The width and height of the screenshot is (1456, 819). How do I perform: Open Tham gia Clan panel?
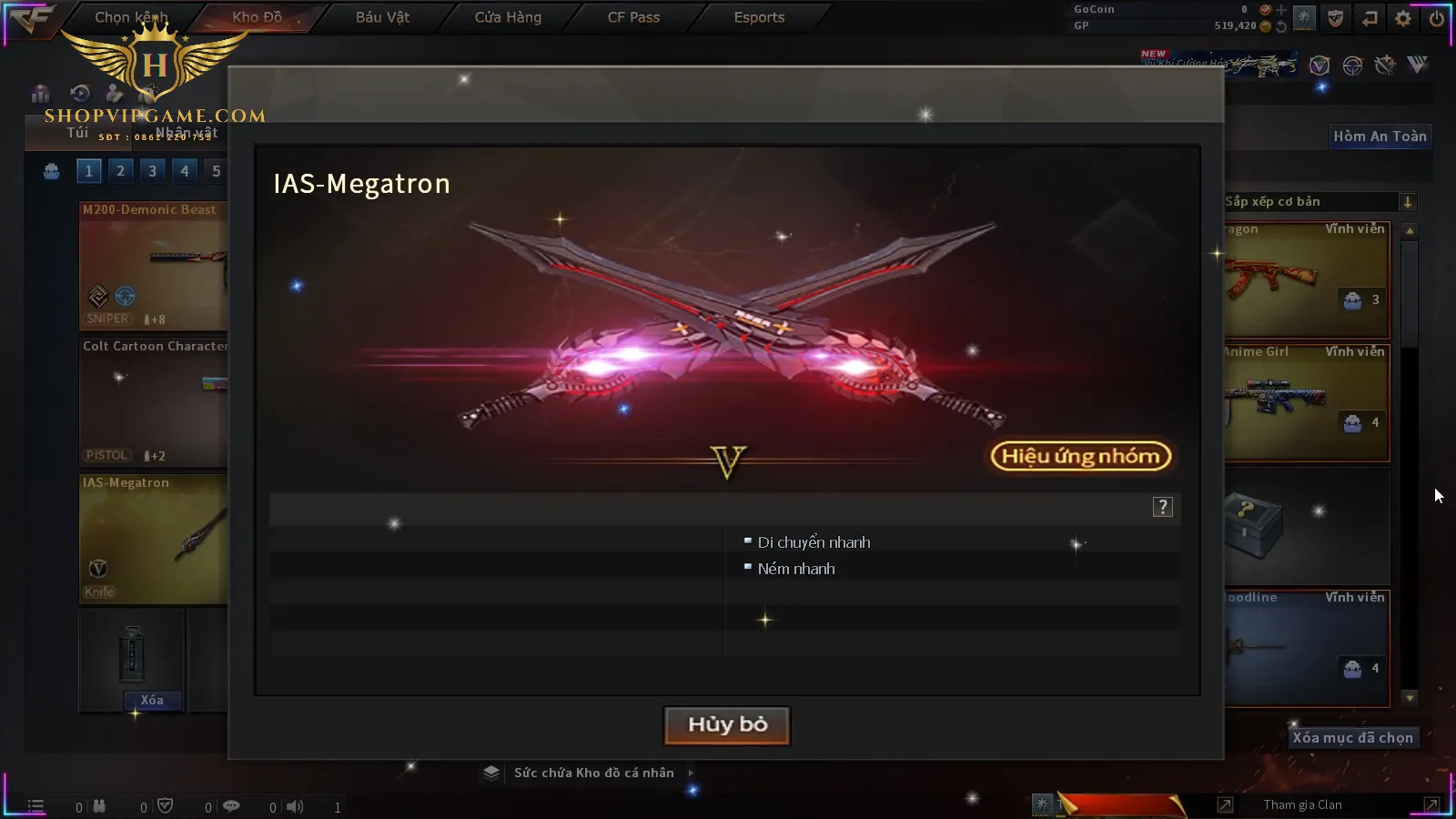click(x=1302, y=804)
